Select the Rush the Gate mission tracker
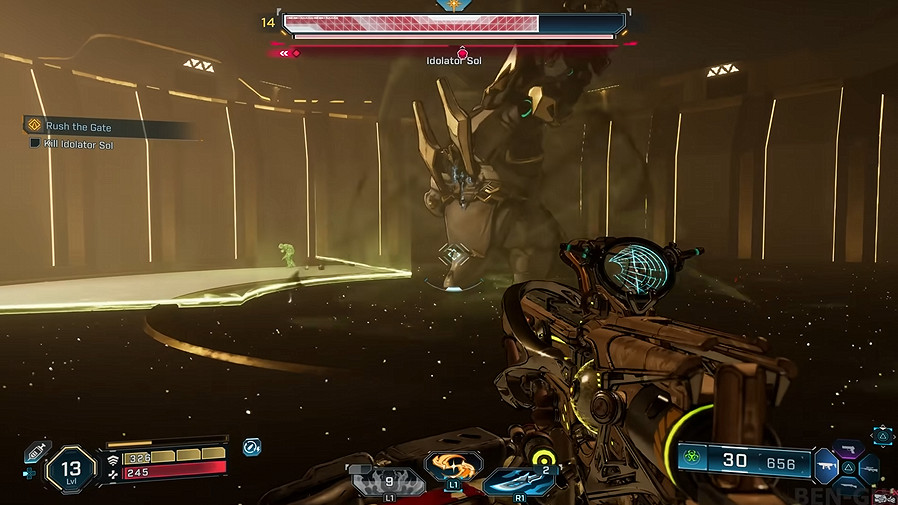This screenshot has width=898, height=505. coord(78,127)
